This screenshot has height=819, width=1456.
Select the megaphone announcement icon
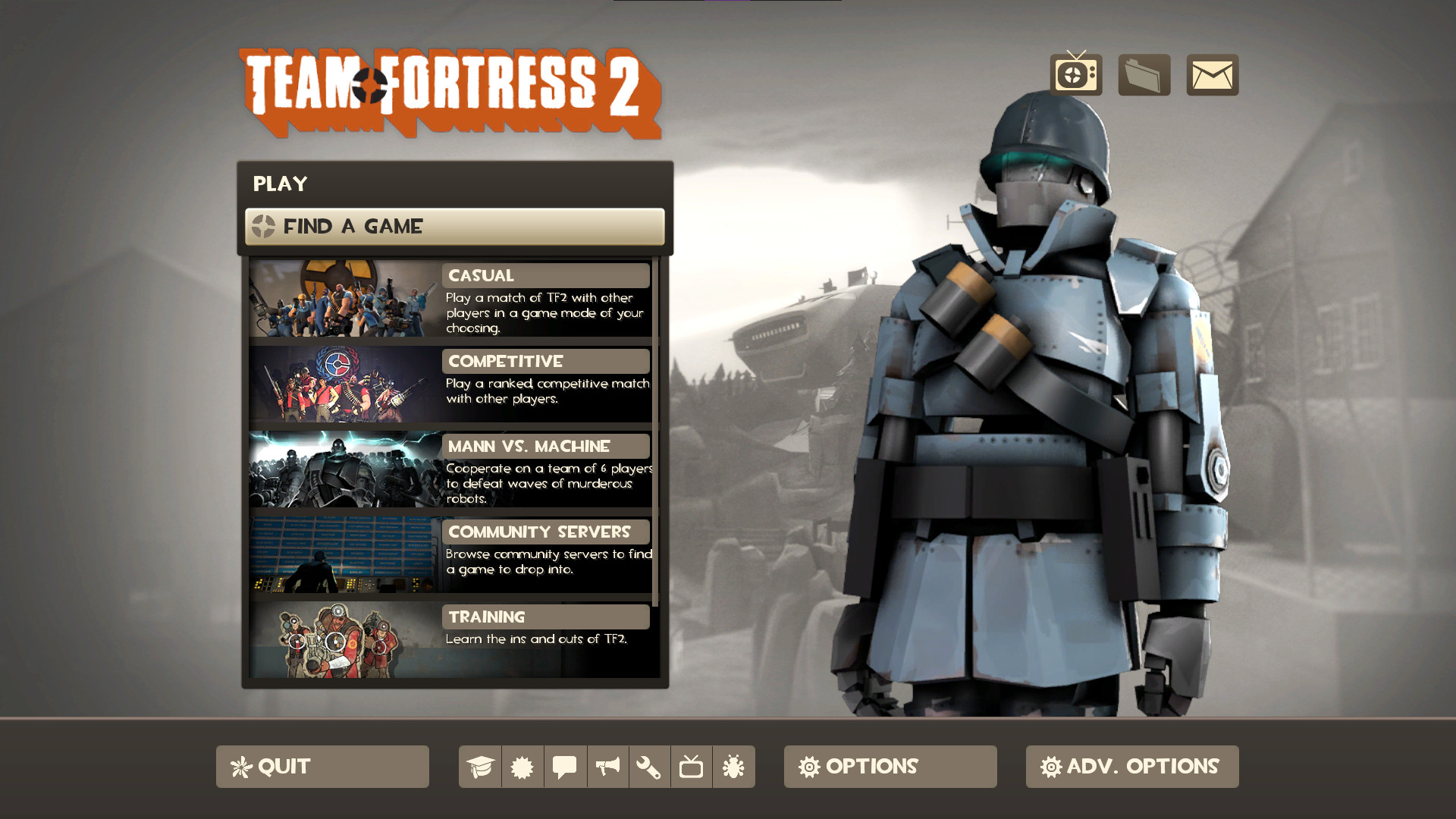607,767
